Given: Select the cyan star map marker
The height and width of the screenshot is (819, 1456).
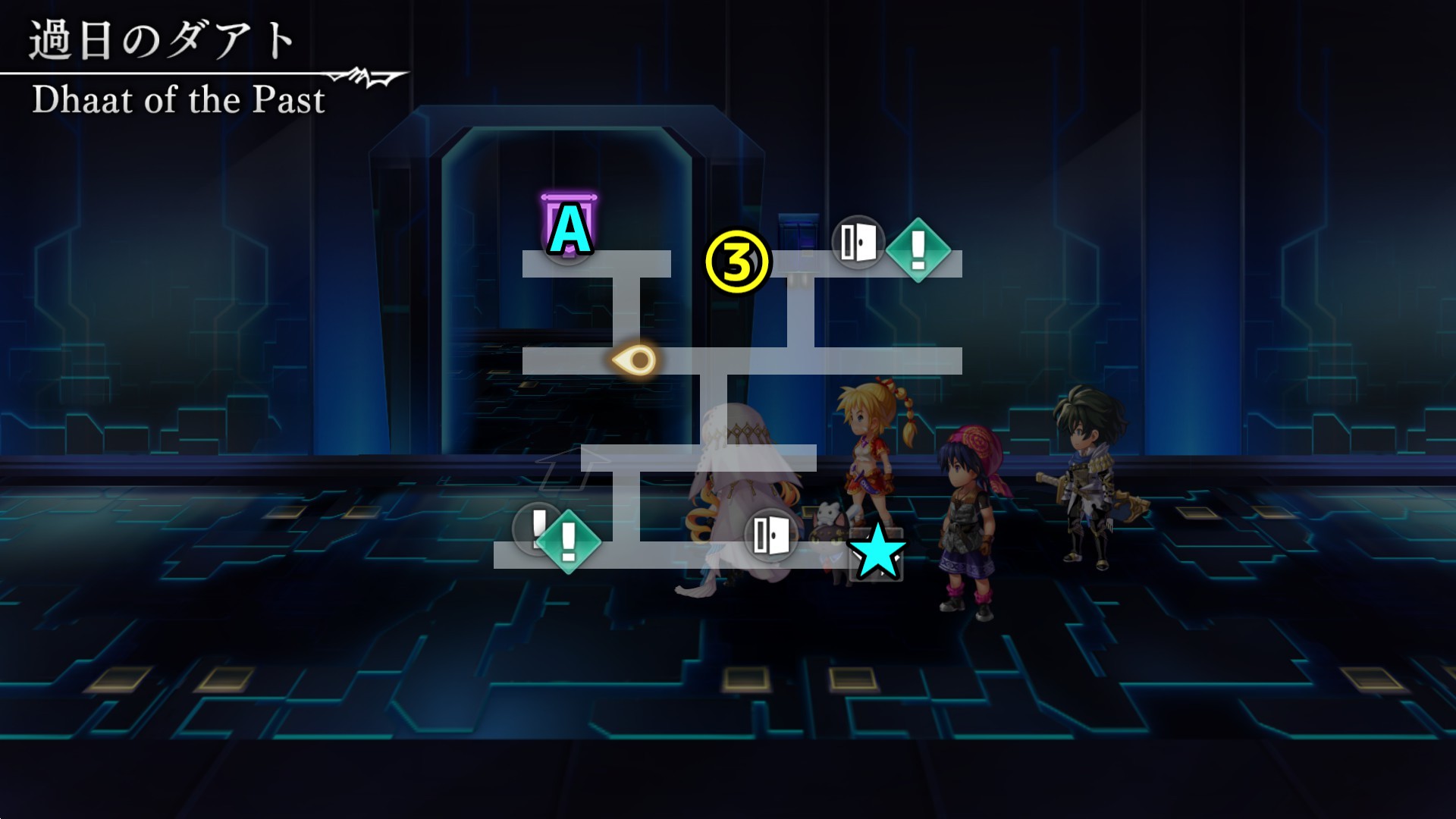Looking at the screenshot, I should 877,550.
